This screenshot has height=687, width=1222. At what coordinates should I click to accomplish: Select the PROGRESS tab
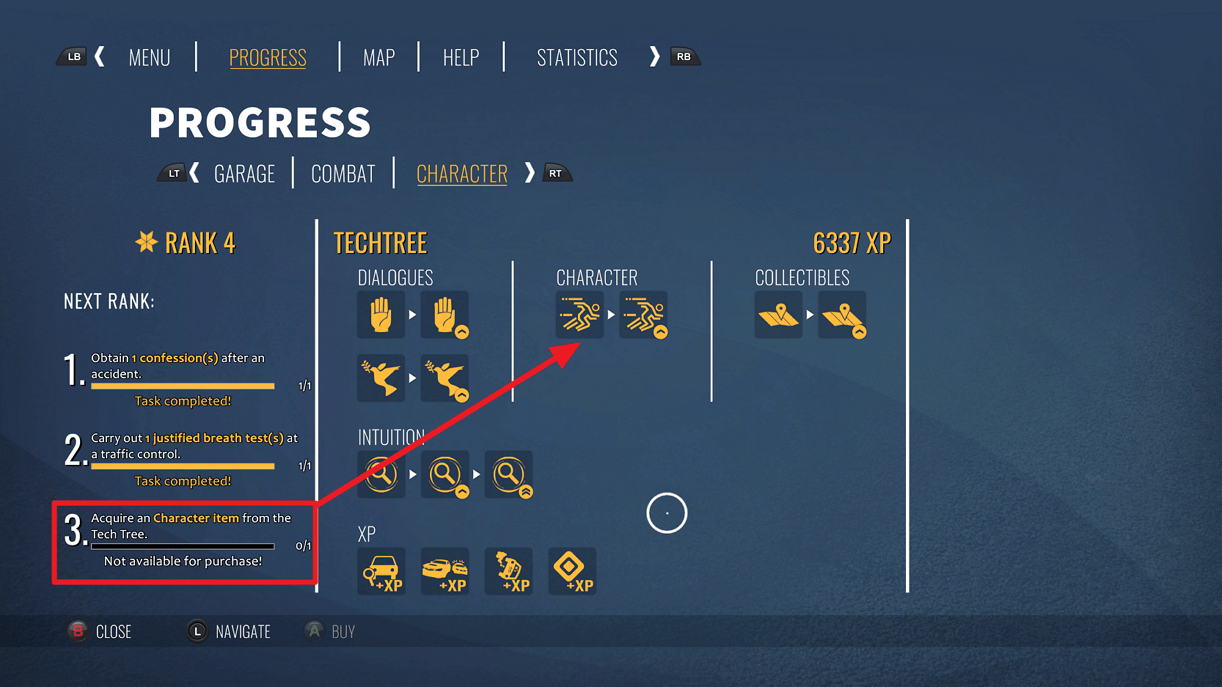click(268, 58)
